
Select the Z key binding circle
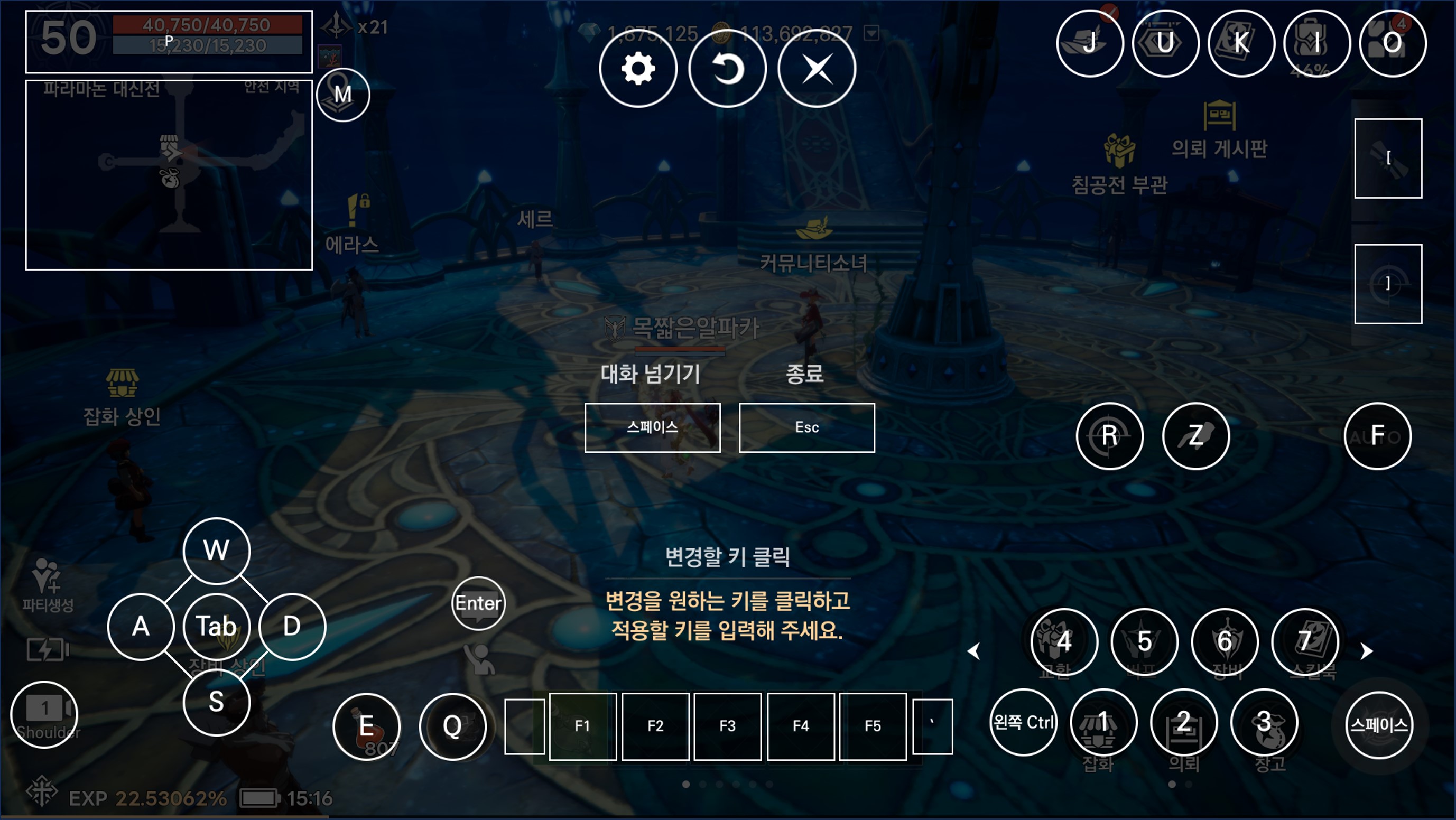pos(1196,436)
